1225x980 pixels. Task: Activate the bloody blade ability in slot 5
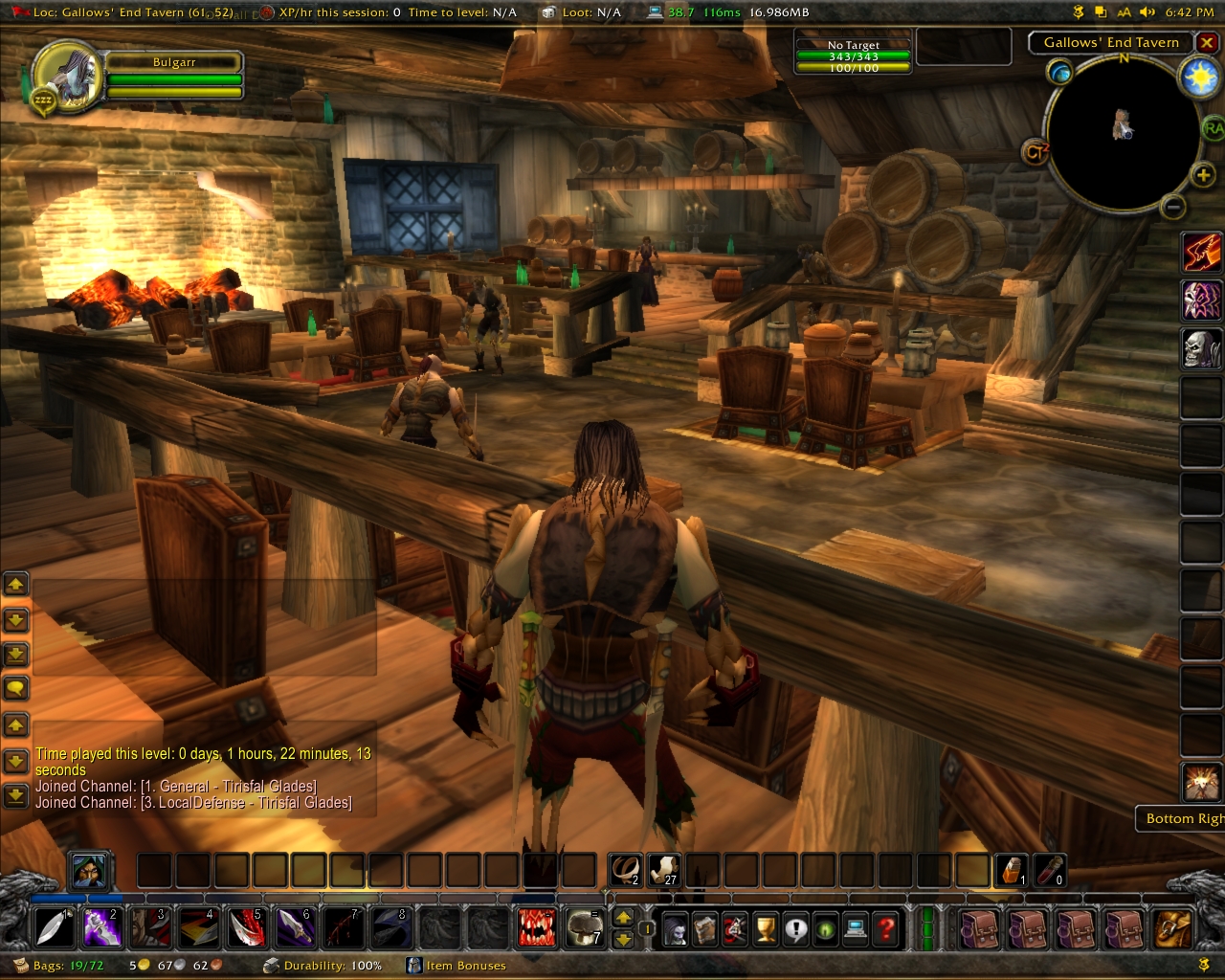(246, 928)
